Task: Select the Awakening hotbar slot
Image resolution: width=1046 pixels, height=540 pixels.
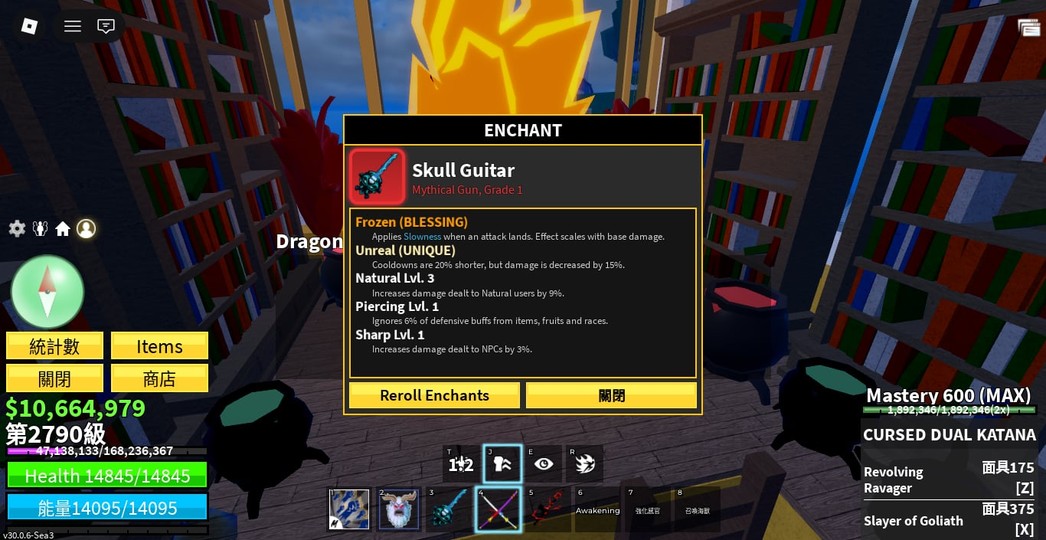Action: tap(597, 509)
